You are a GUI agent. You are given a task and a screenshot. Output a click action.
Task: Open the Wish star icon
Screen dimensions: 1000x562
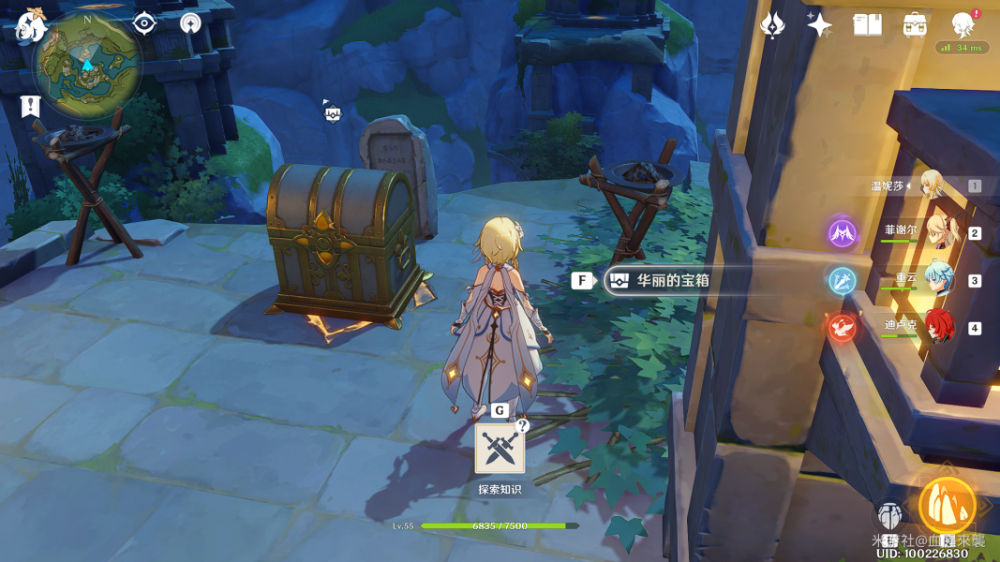[x=820, y=25]
